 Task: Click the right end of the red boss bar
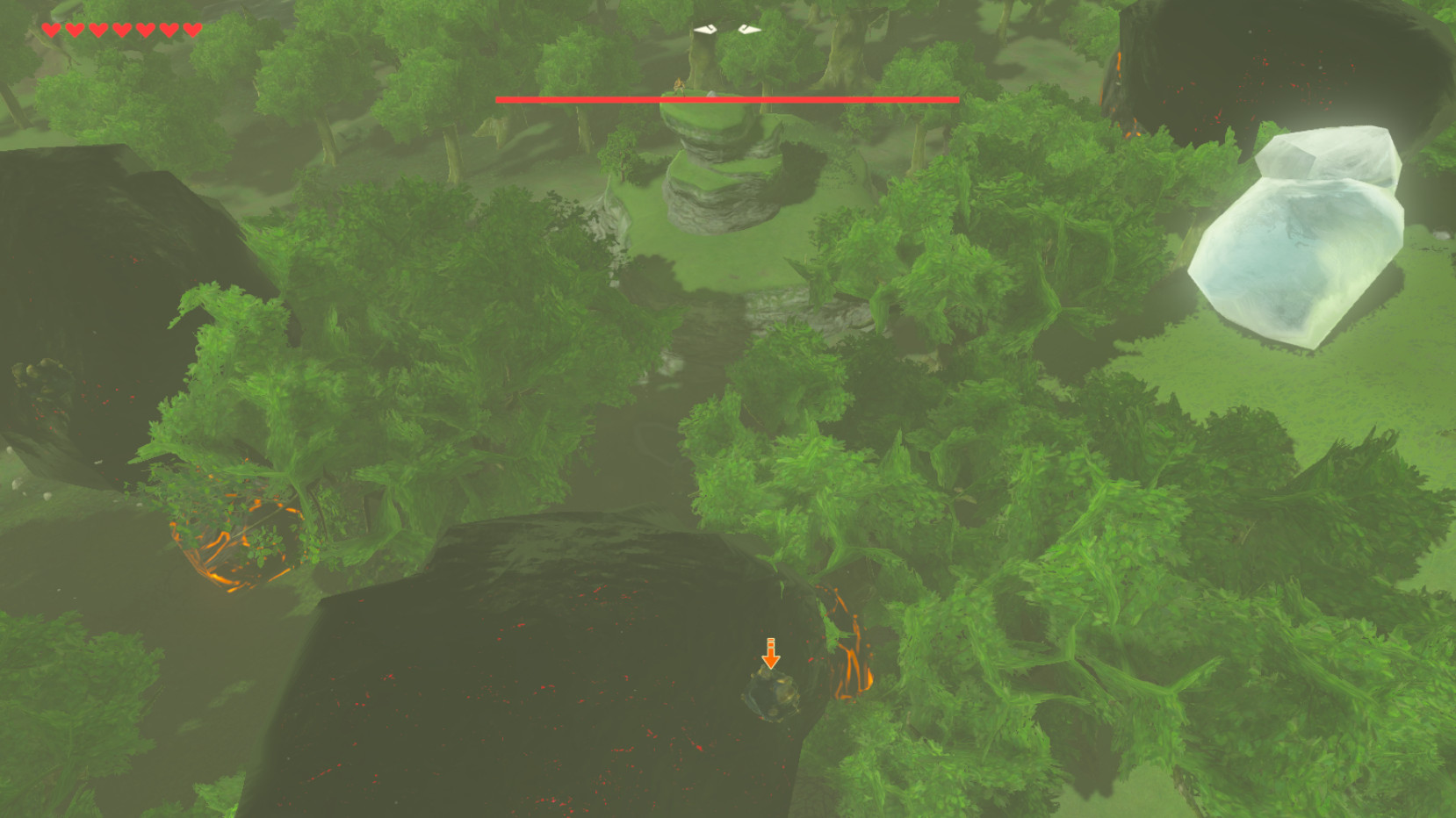click(955, 99)
